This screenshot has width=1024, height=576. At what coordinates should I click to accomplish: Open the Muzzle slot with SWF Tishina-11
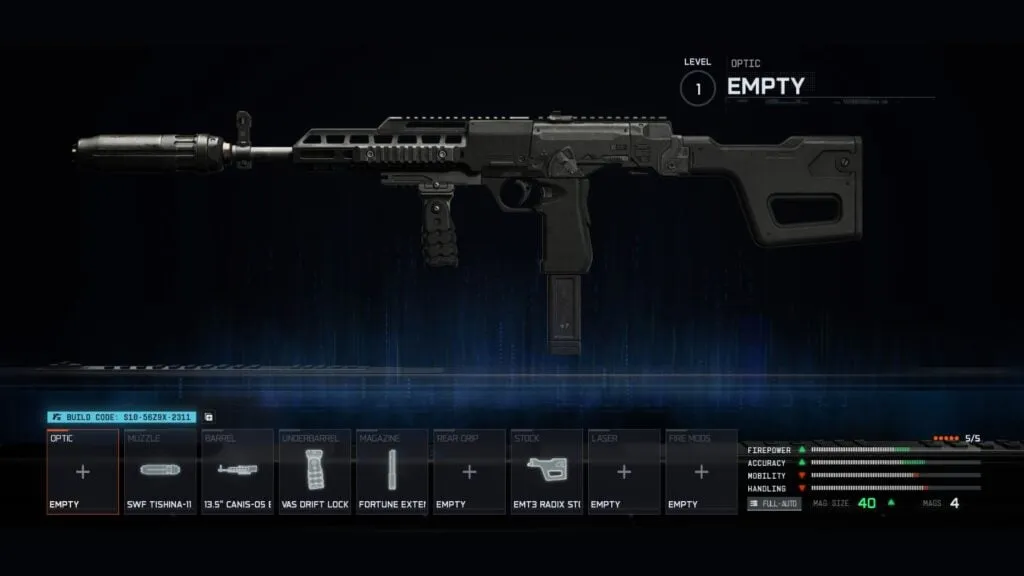(160, 472)
